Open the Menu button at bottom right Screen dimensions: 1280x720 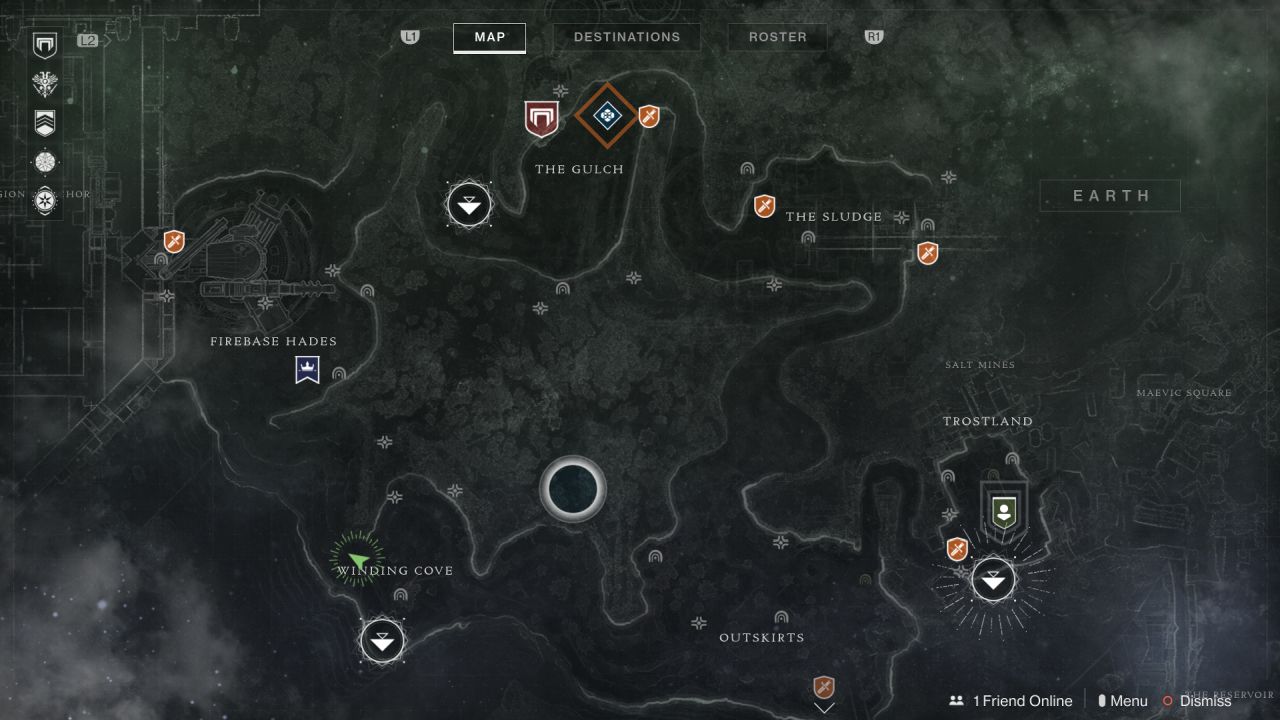tap(1125, 700)
